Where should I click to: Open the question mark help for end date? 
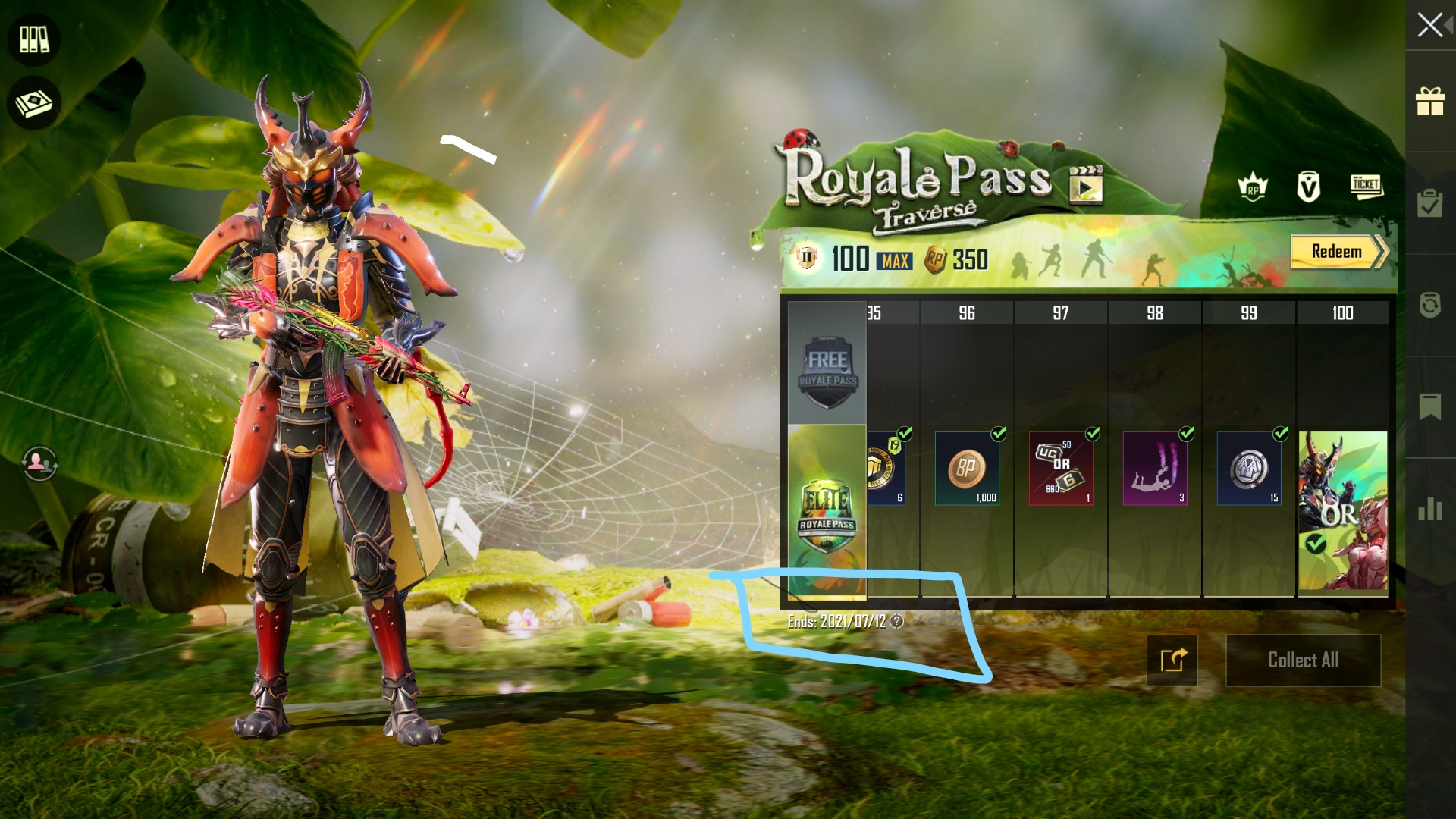897,622
